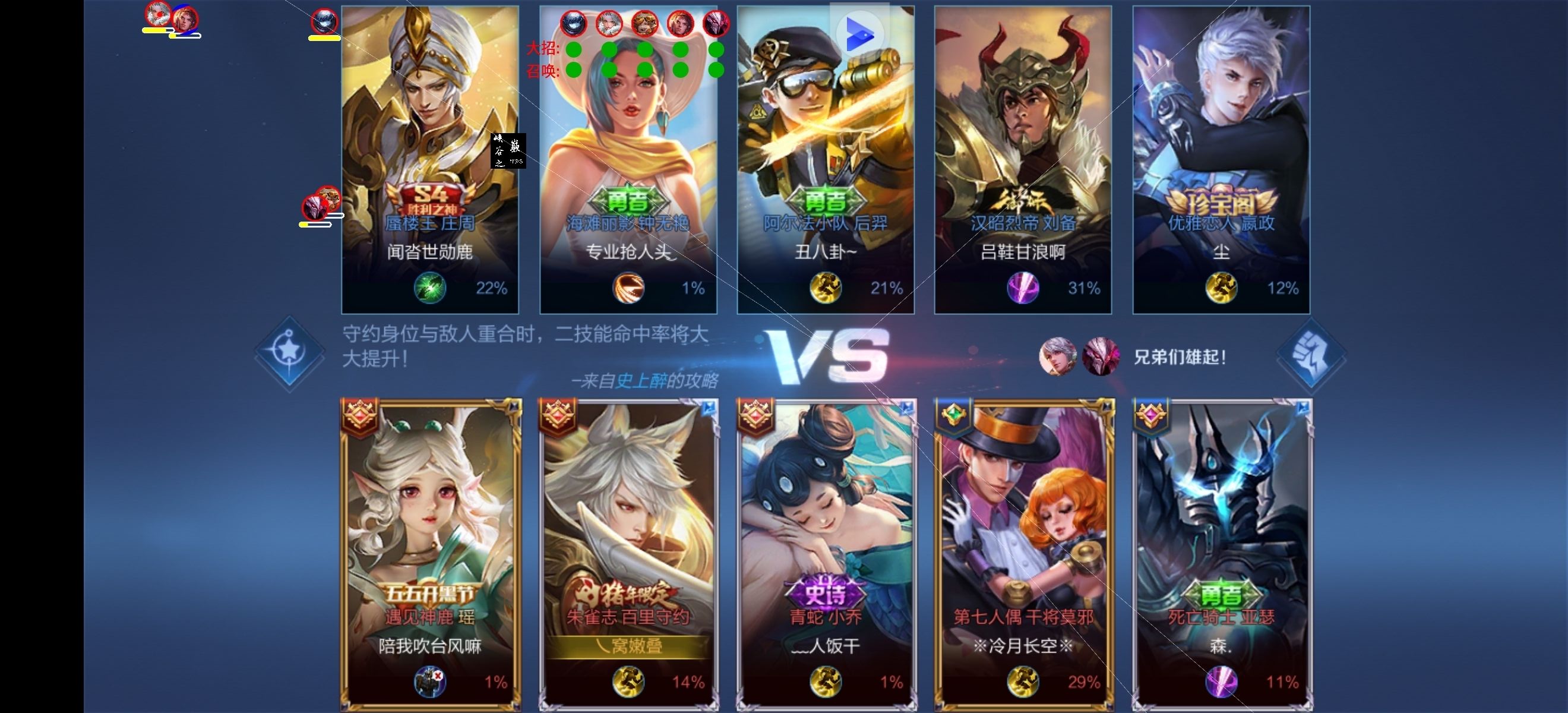This screenshot has width=1568, height=713.
Task: Choose the 百里守约 player card
Action: (x=628, y=554)
